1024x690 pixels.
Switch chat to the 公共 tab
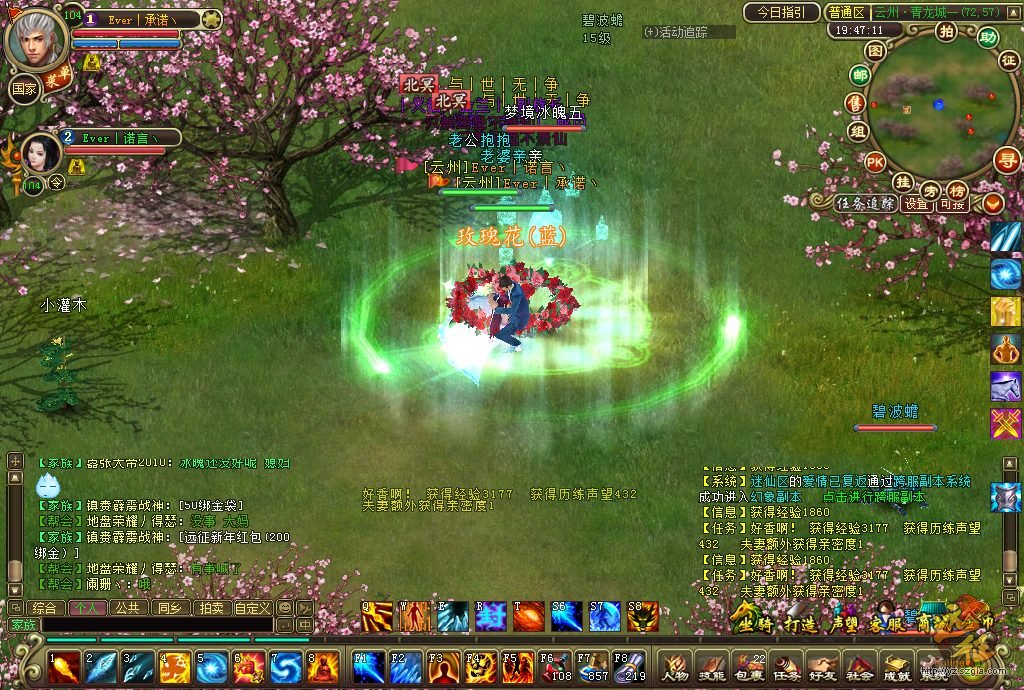pyautogui.click(x=127, y=607)
